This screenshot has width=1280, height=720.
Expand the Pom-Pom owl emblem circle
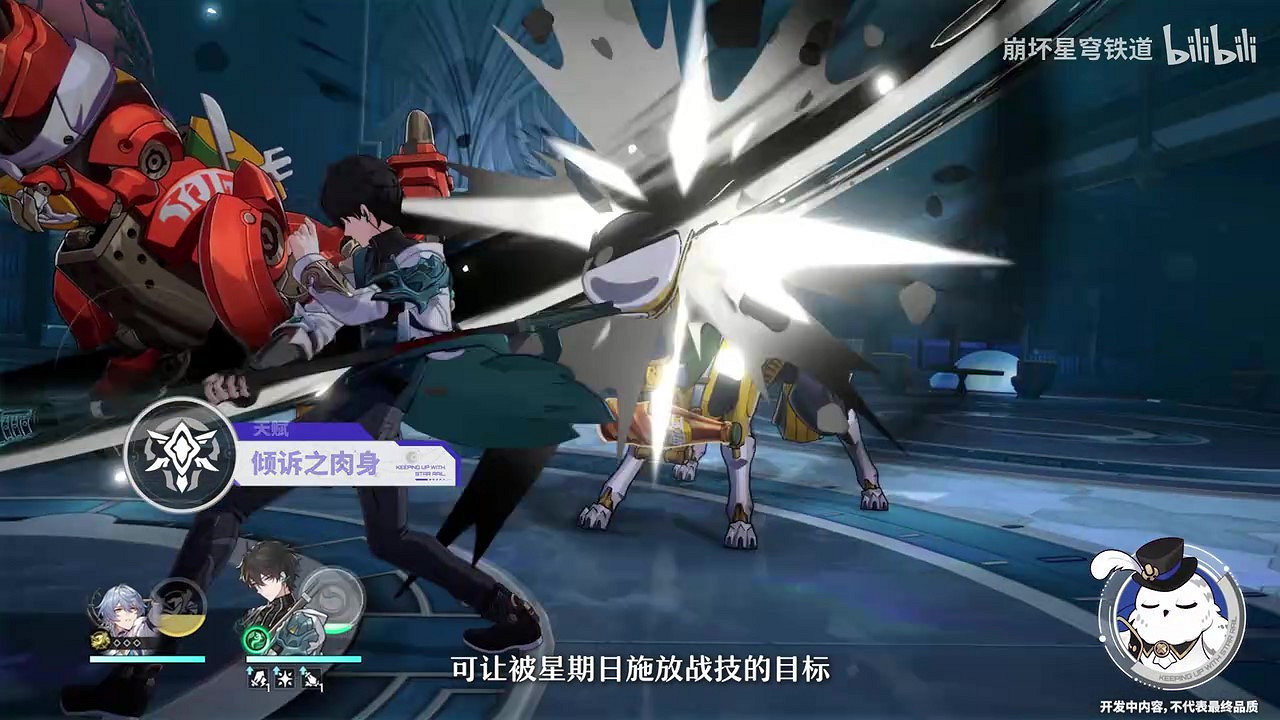[1173, 622]
